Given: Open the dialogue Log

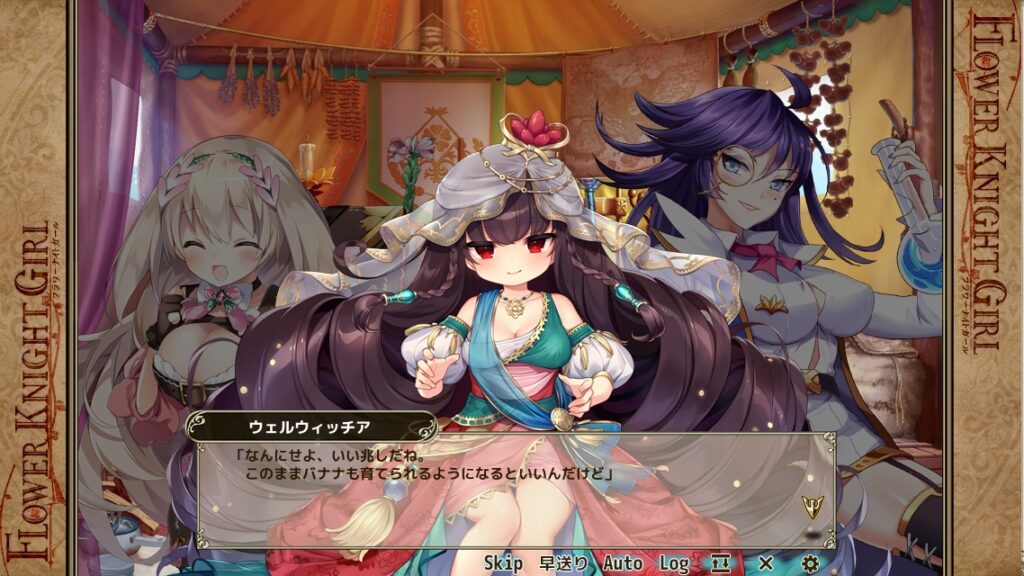Looking at the screenshot, I should point(674,563).
